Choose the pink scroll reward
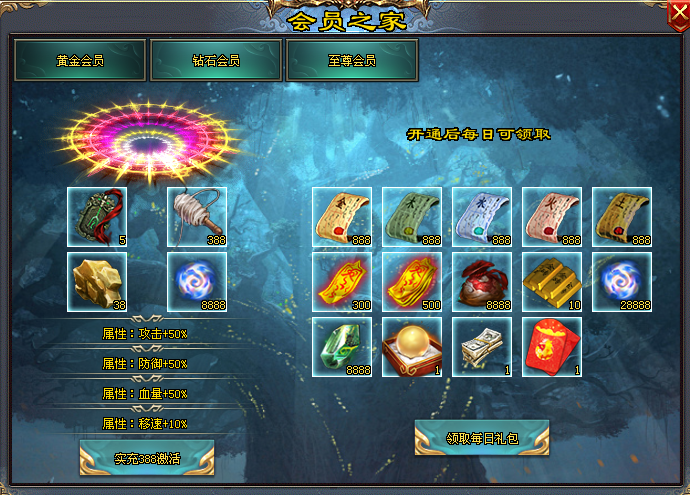This screenshot has height=495, width=690. (x=552, y=217)
